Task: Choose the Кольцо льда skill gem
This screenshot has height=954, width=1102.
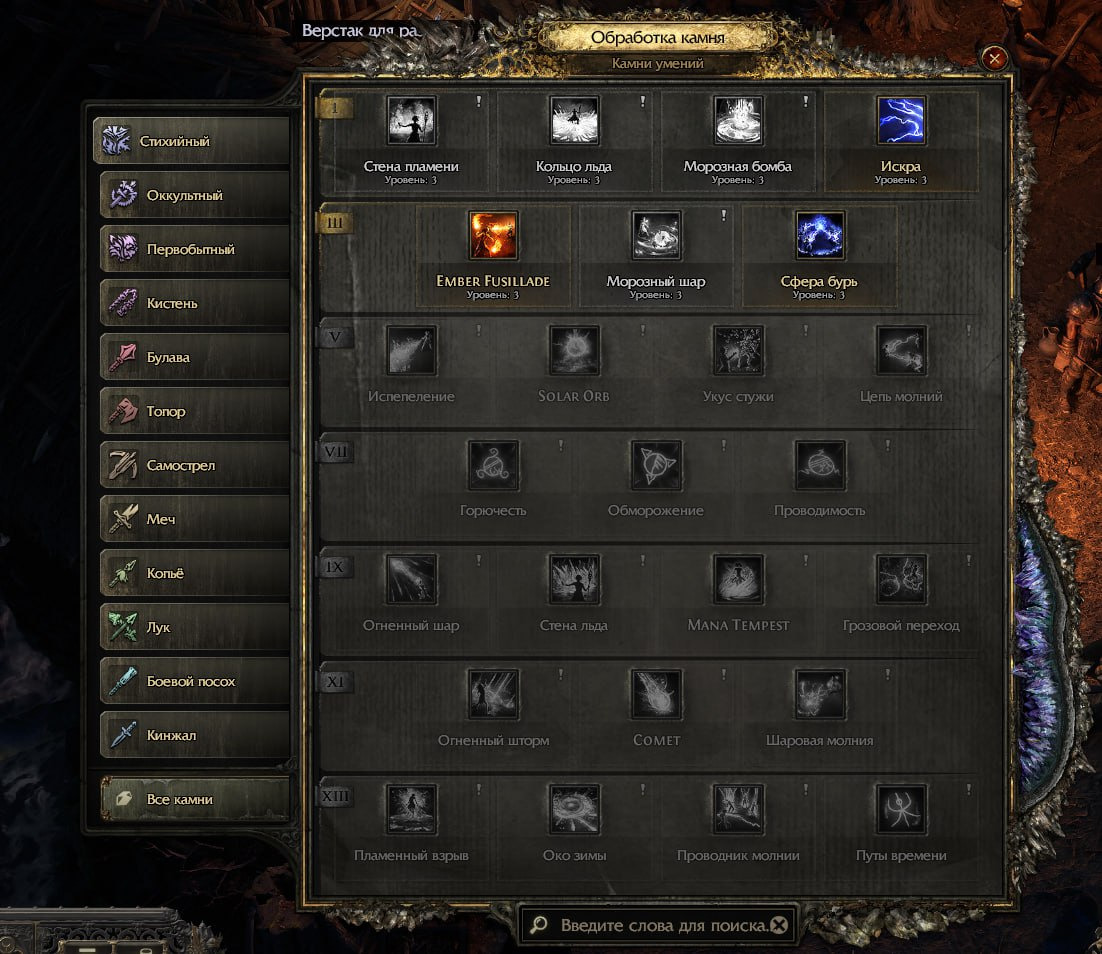Action: (x=574, y=122)
